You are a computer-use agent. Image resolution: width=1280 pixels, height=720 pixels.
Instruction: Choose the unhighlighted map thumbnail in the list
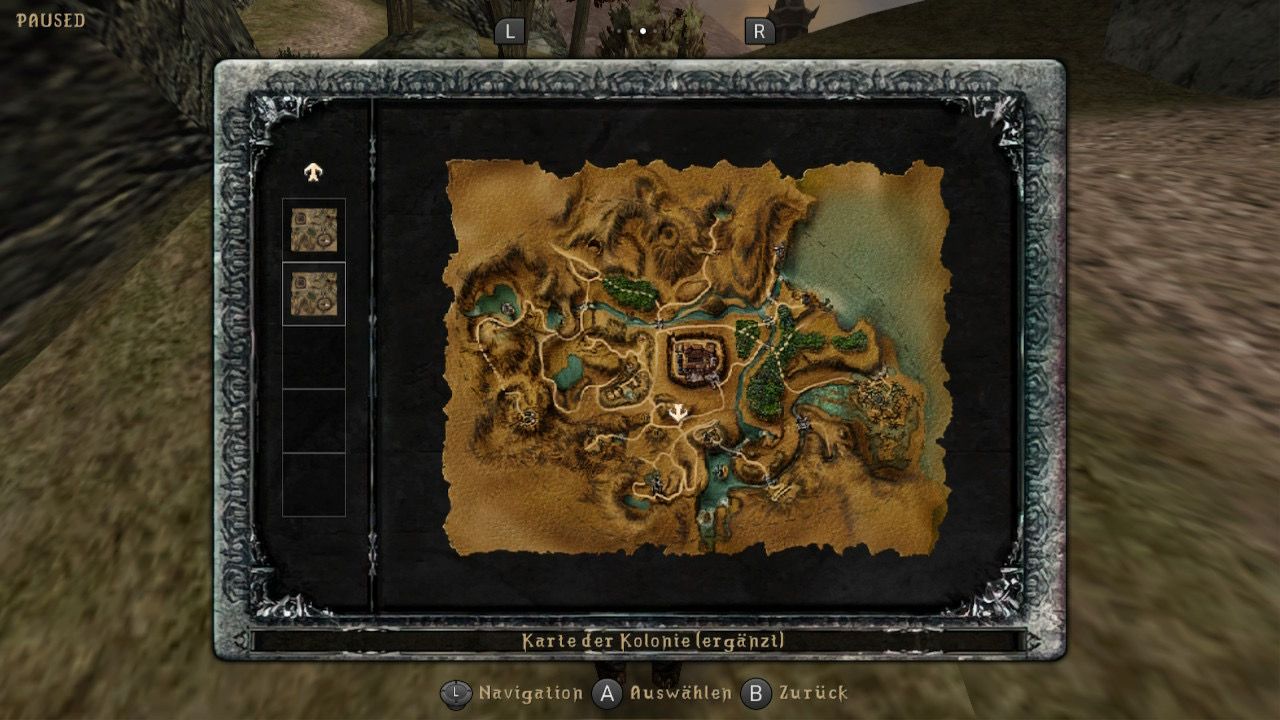314,230
